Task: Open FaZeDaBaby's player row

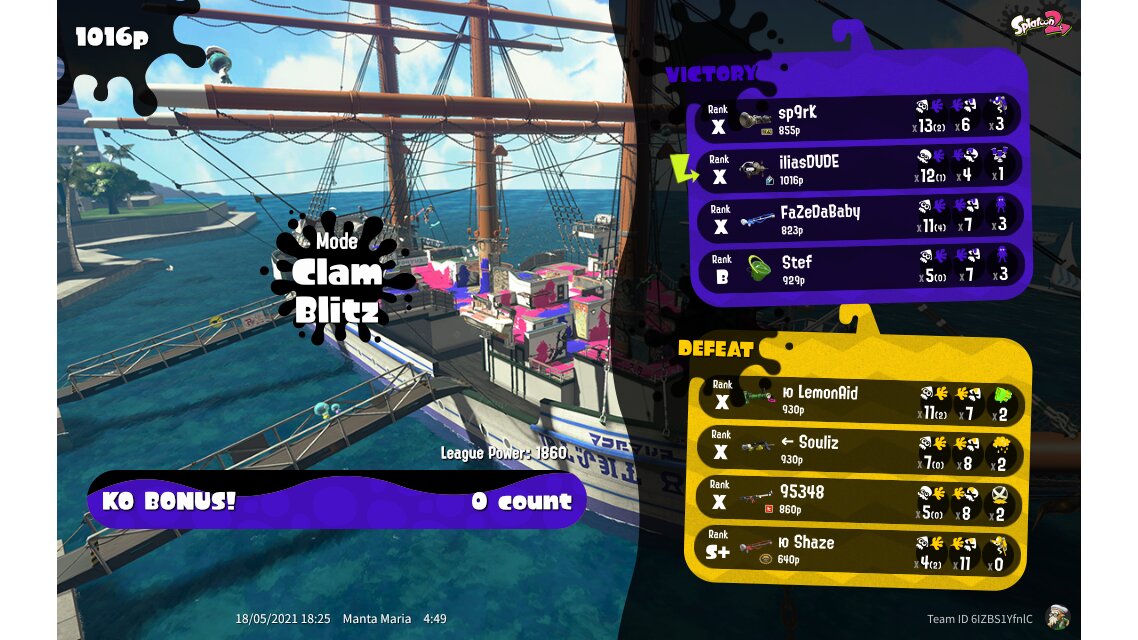Action: click(858, 219)
